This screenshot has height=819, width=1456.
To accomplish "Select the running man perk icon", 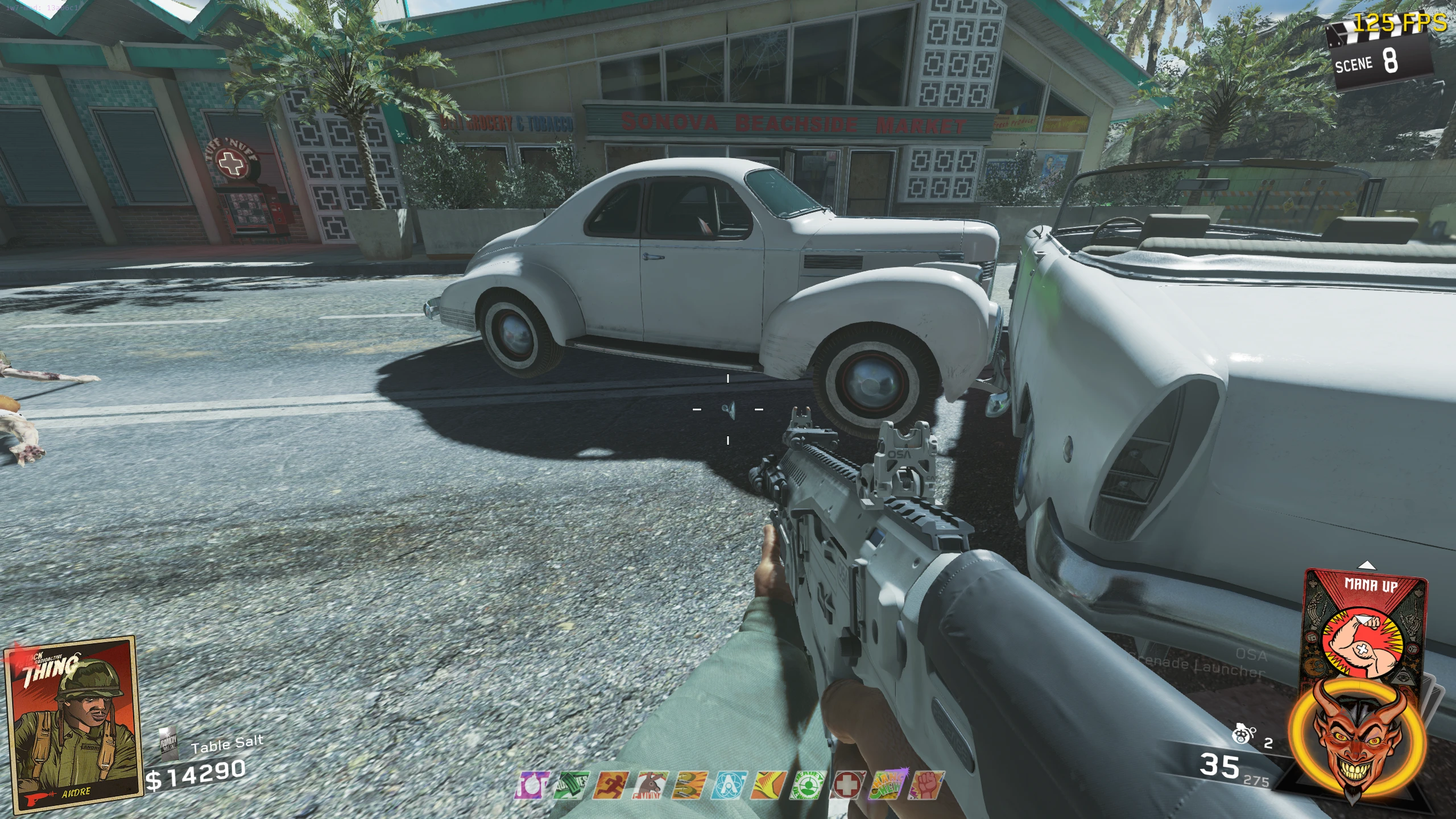I will tap(611, 786).
